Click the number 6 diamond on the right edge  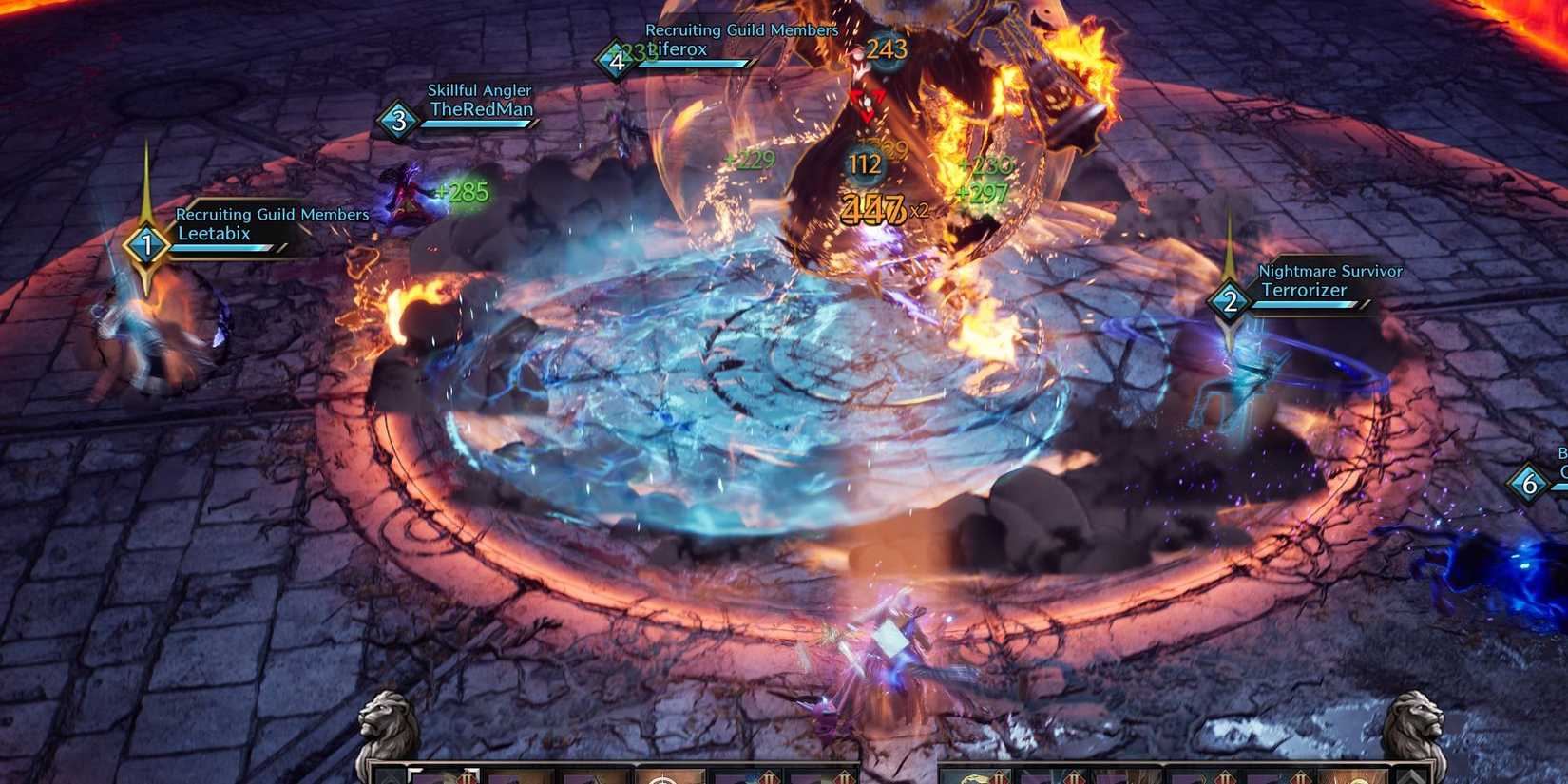pyautogui.click(x=1530, y=483)
